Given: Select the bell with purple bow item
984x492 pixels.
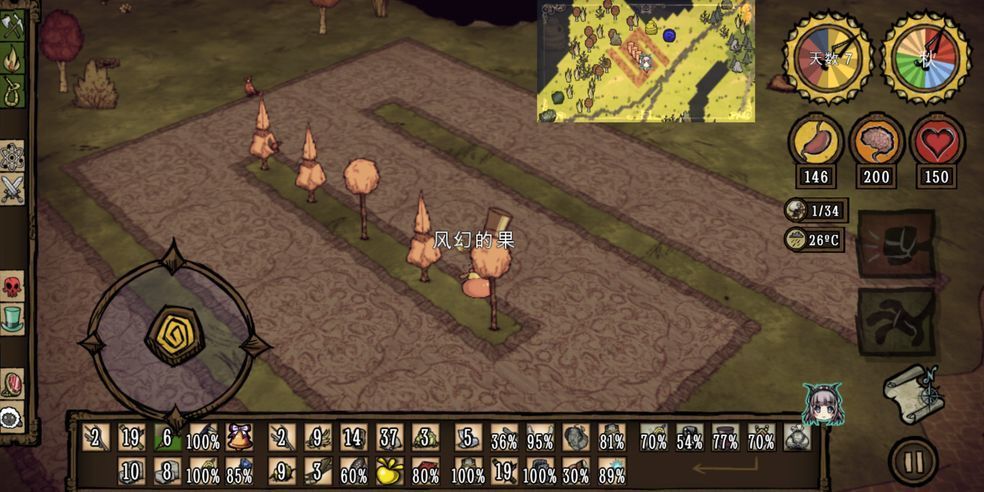Looking at the screenshot, I should pyautogui.click(x=239, y=438).
